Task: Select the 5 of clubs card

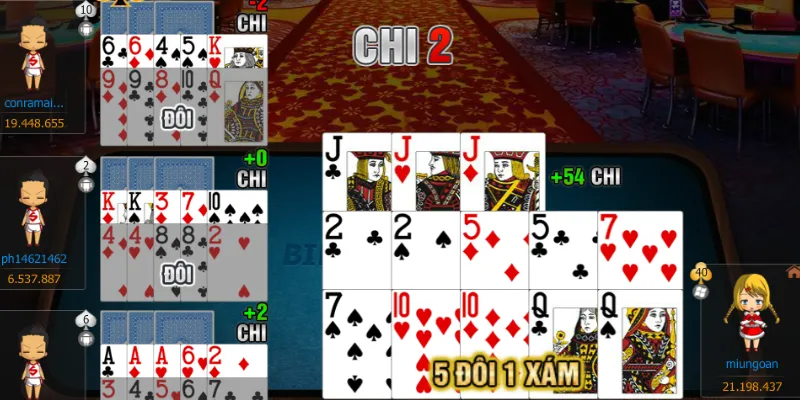Action: tap(563, 250)
